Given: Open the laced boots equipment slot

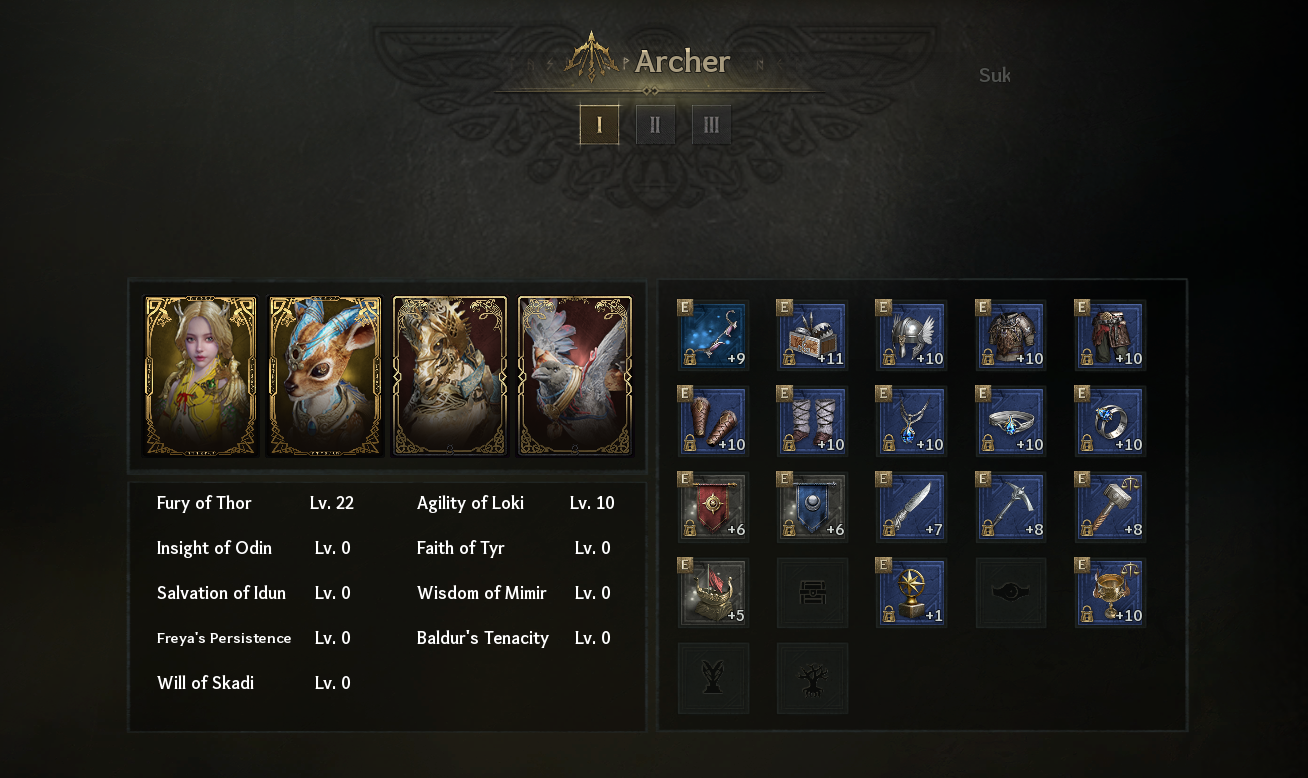Looking at the screenshot, I should click(x=813, y=422).
